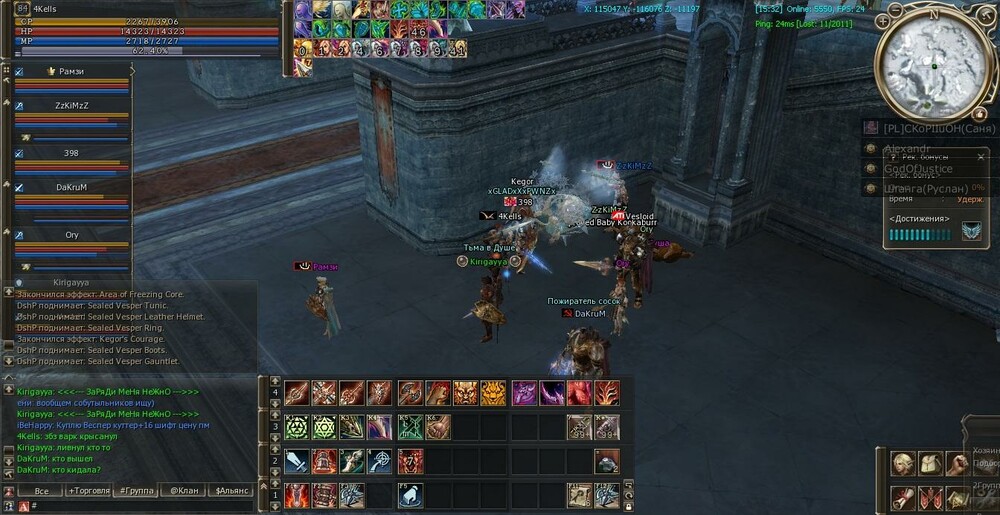Screen dimensions: 1000x515
Task: Select party member 398 in party frame
Action: pos(70,153)
